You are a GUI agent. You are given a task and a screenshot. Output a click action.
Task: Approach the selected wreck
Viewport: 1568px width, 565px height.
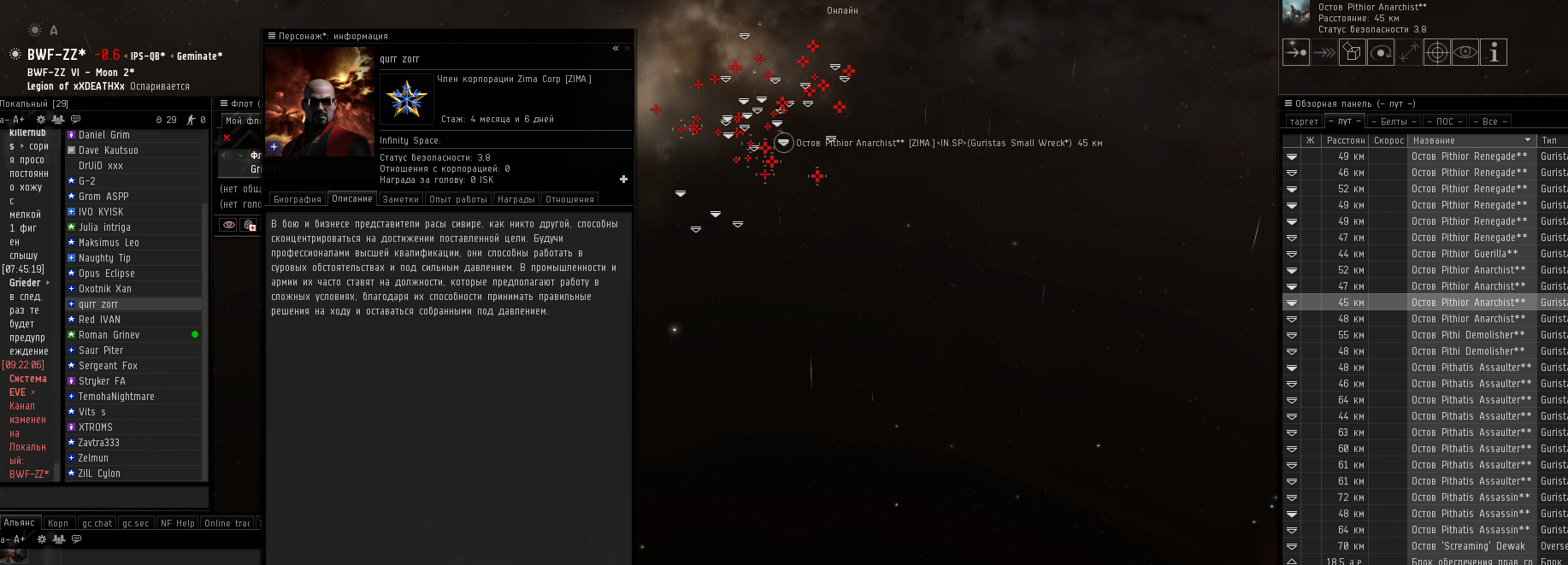tap(1296, 53)
